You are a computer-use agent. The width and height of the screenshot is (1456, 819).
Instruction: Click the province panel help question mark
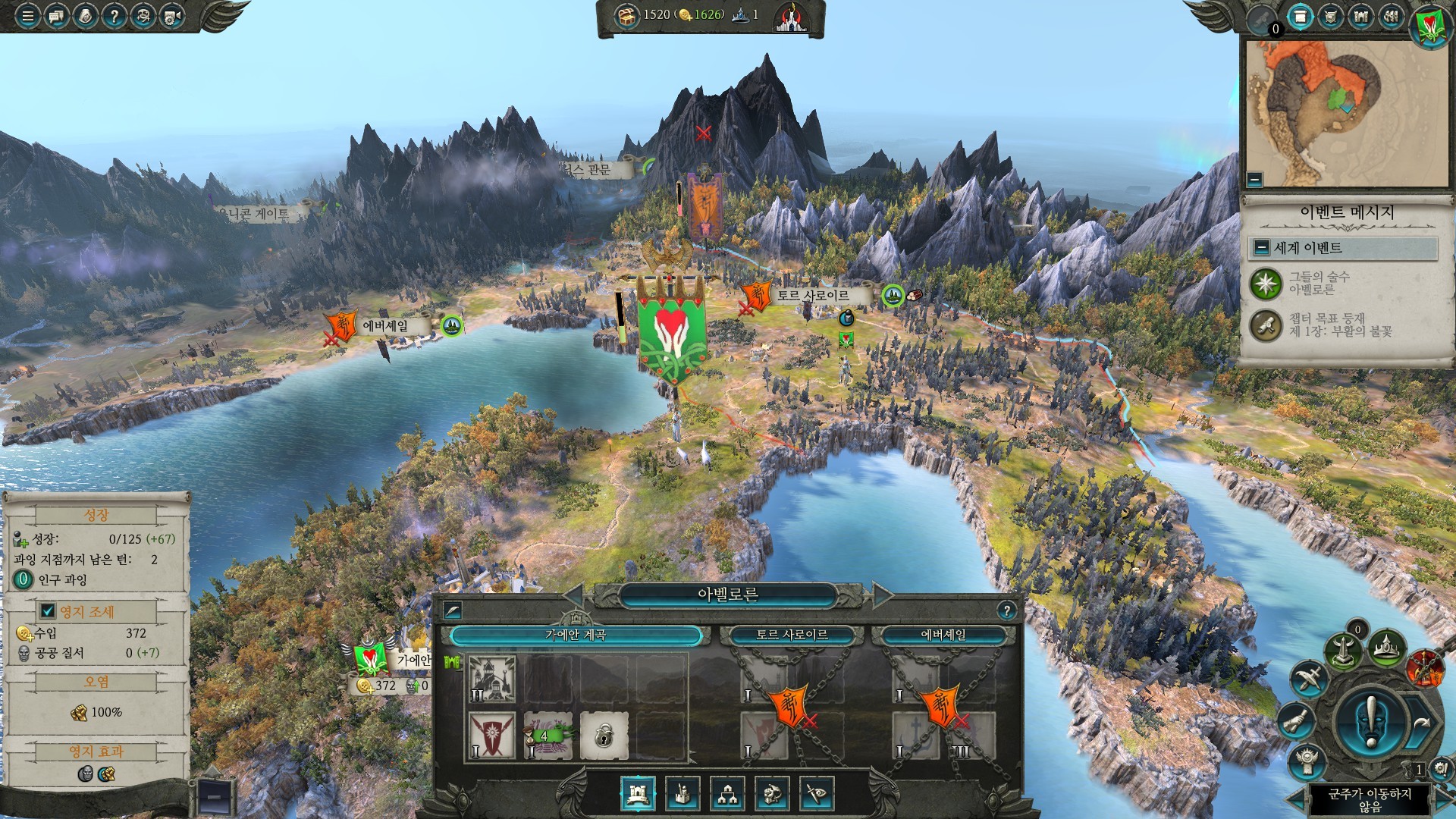point(1006,610)
